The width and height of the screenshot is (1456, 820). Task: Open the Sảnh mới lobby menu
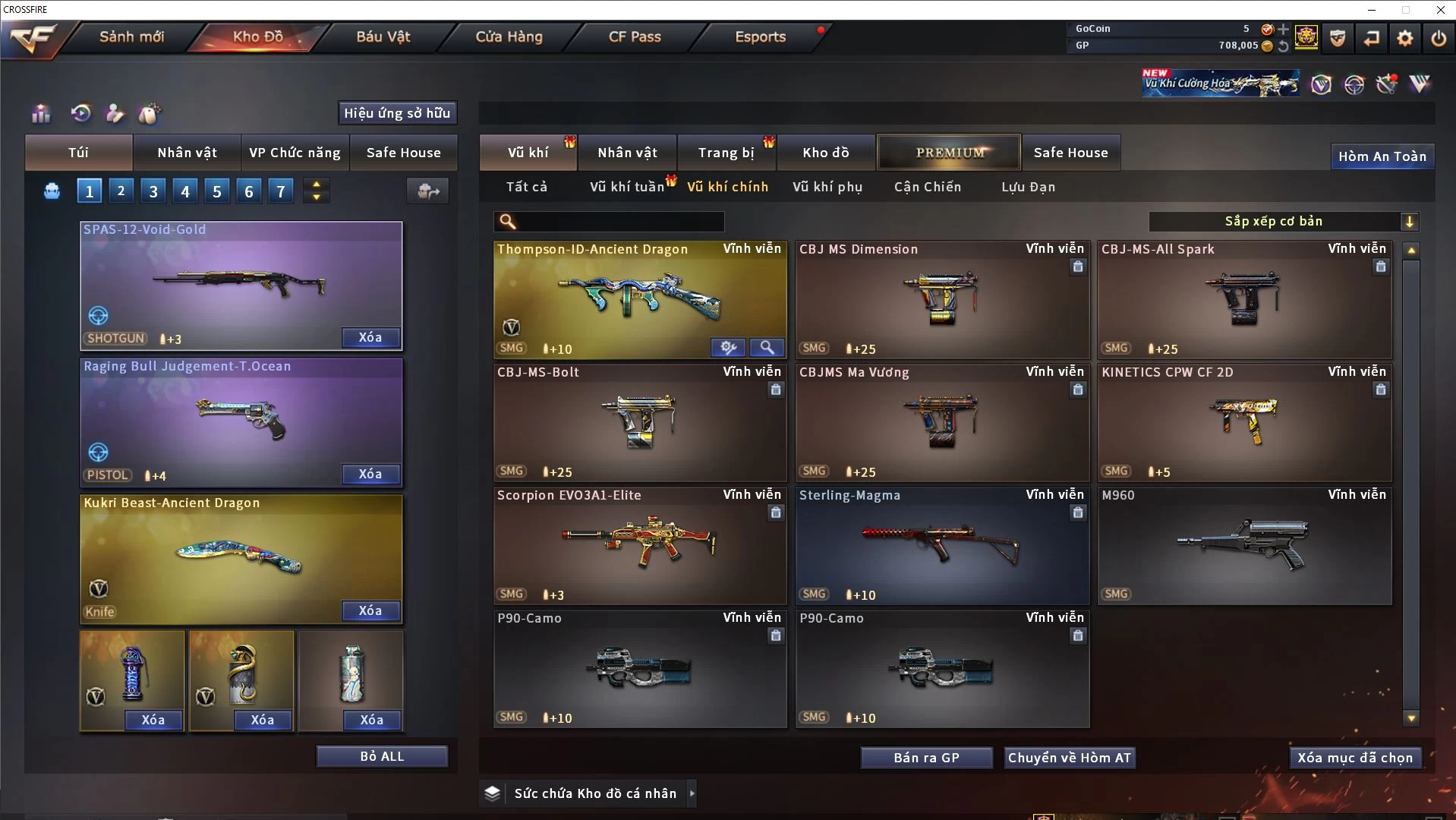tap(131, 36)
